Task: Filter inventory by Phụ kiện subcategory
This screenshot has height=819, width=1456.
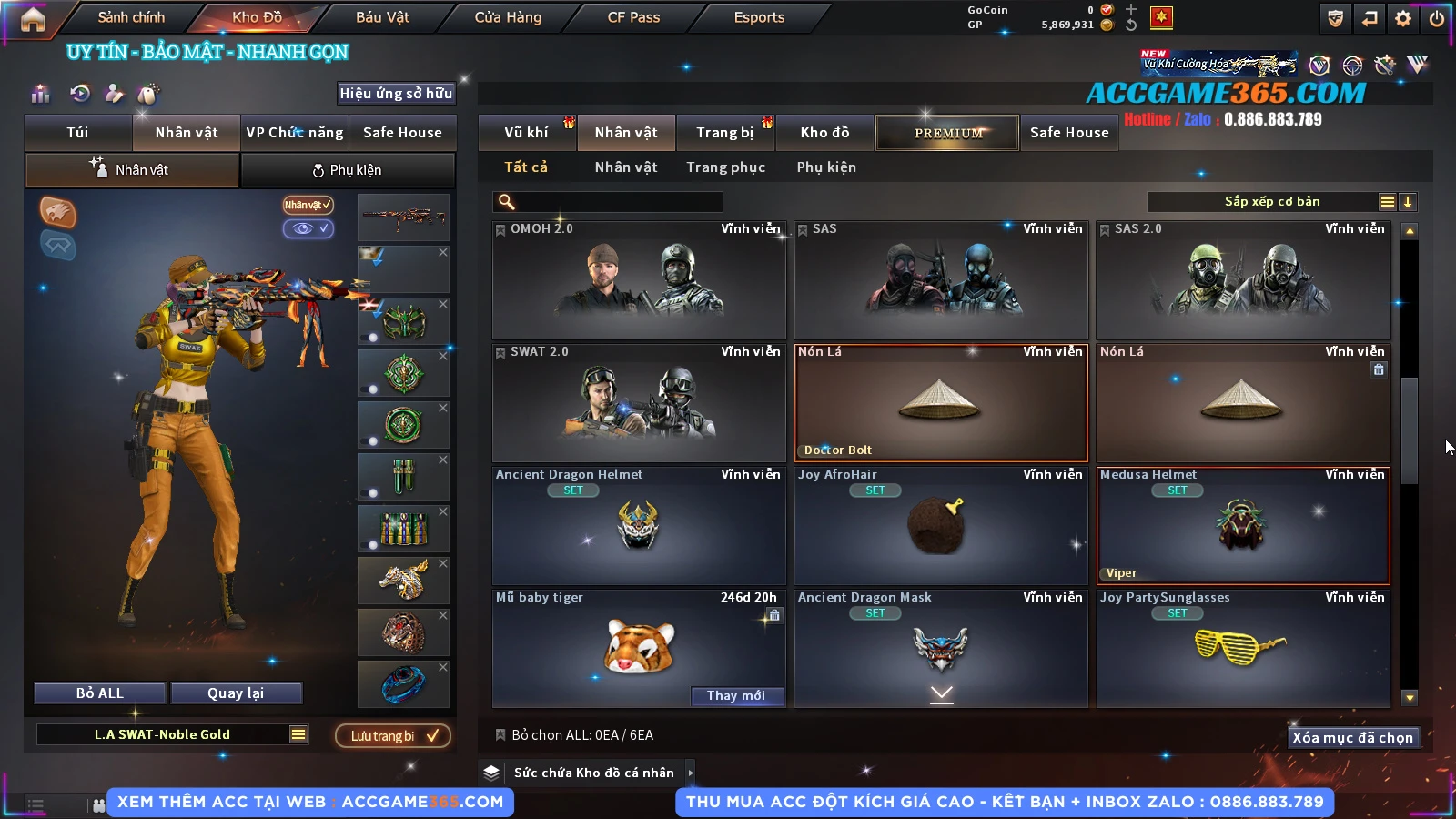Action: [x=826, y=167]
